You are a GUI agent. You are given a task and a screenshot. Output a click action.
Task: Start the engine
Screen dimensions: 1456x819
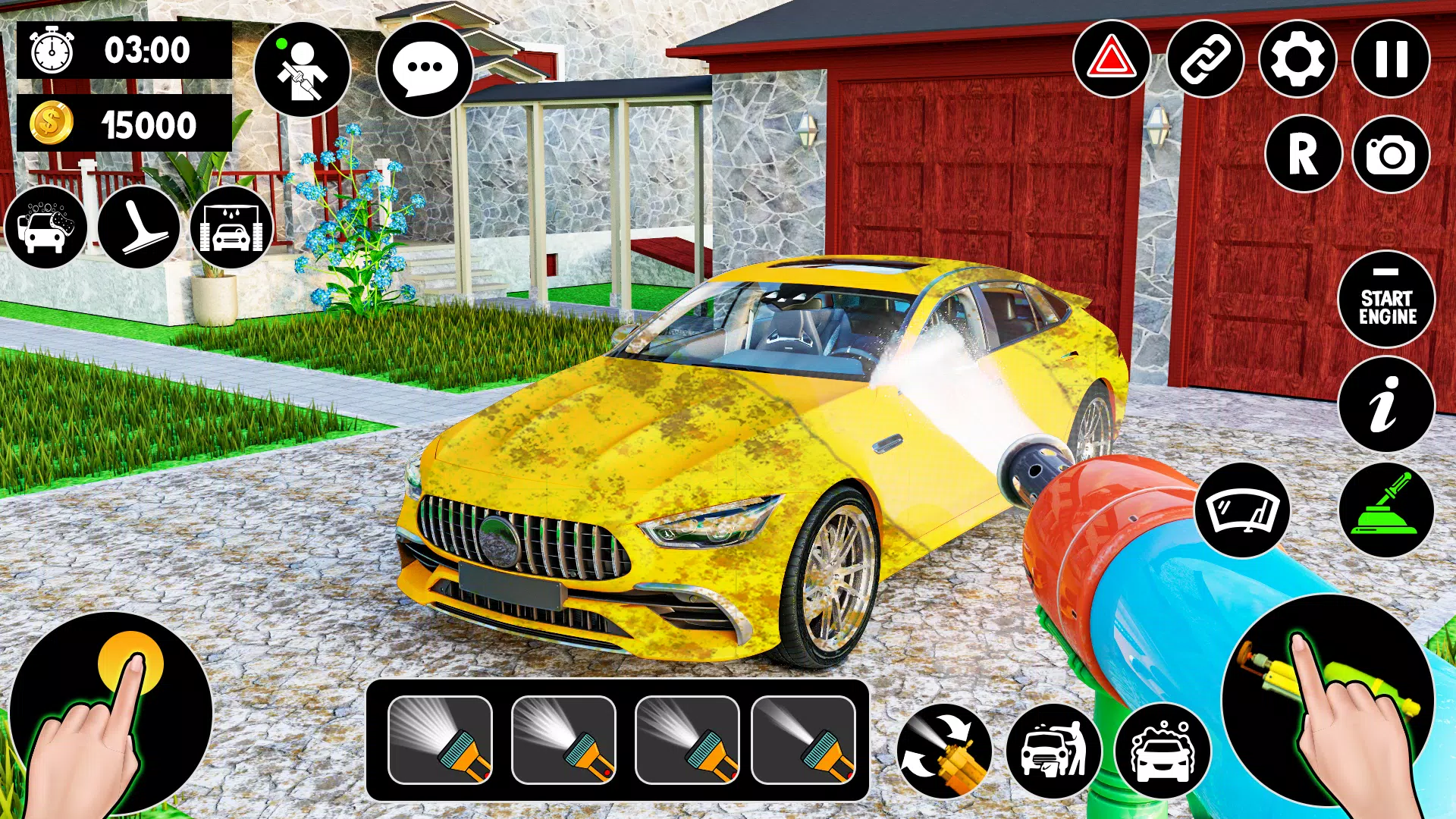(1387, 300)
